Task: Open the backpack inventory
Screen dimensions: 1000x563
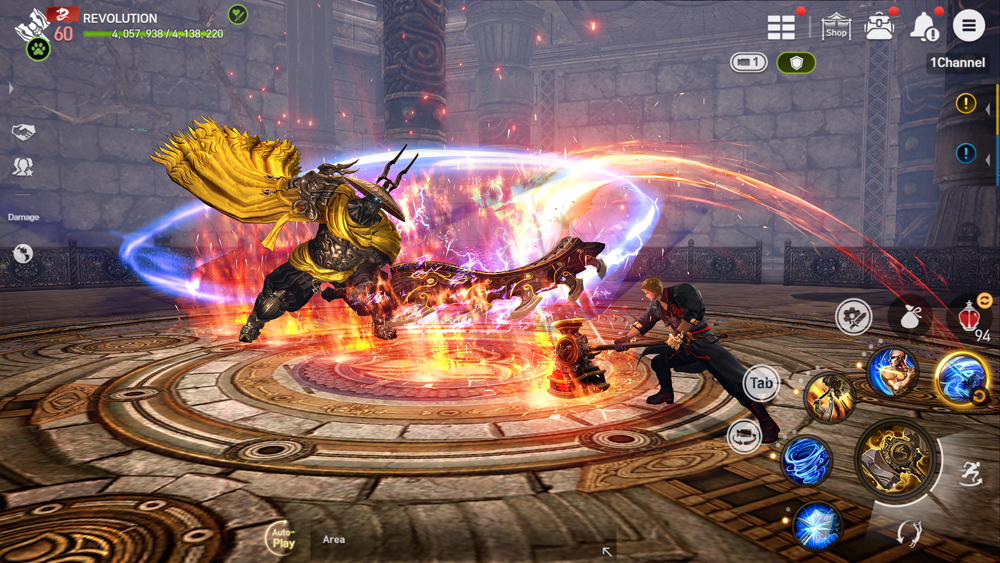Action: click(880, 27)
